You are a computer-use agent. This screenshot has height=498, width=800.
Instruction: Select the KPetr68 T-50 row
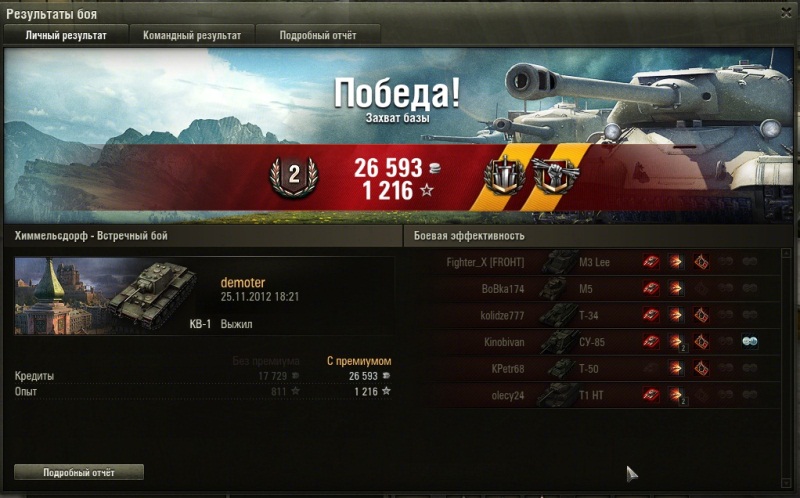pos(600,369)
